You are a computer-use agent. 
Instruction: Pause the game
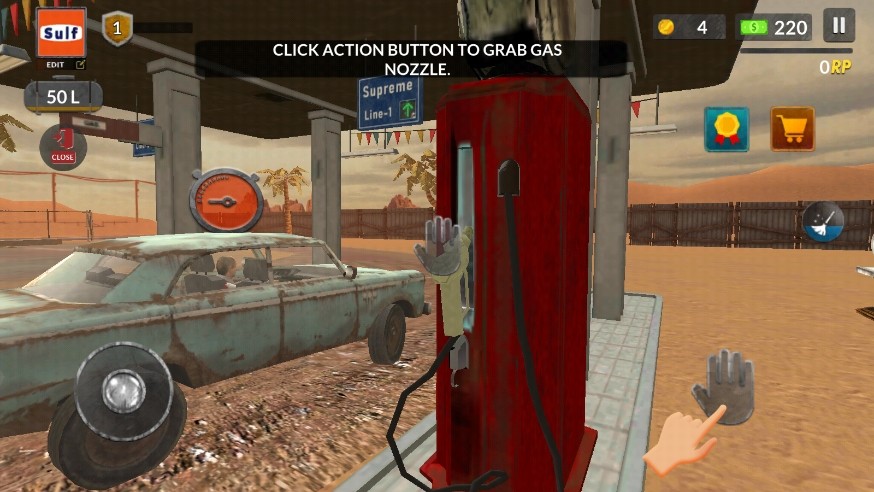pos(839,25)
